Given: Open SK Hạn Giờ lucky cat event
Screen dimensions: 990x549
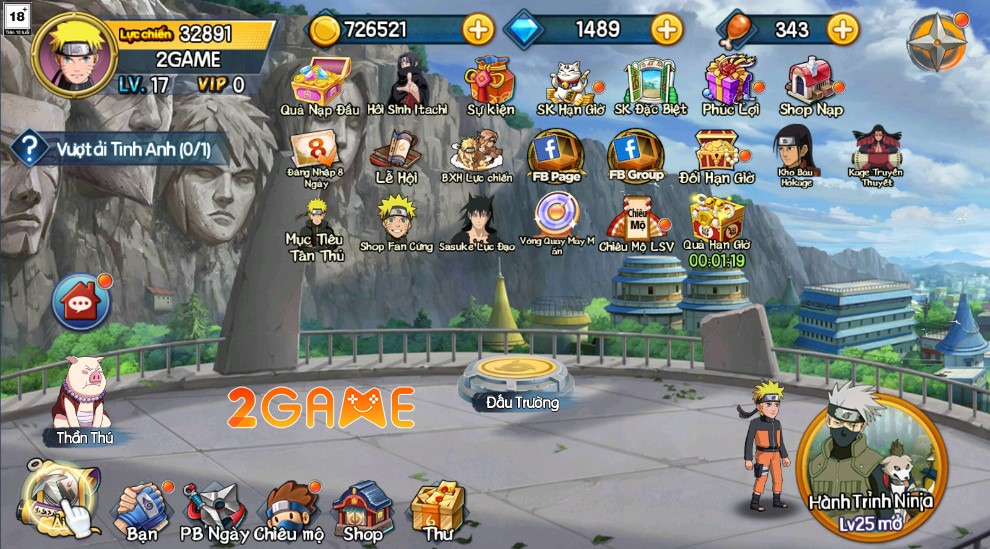Looking at the screenshot, I should tap(571, 82).
